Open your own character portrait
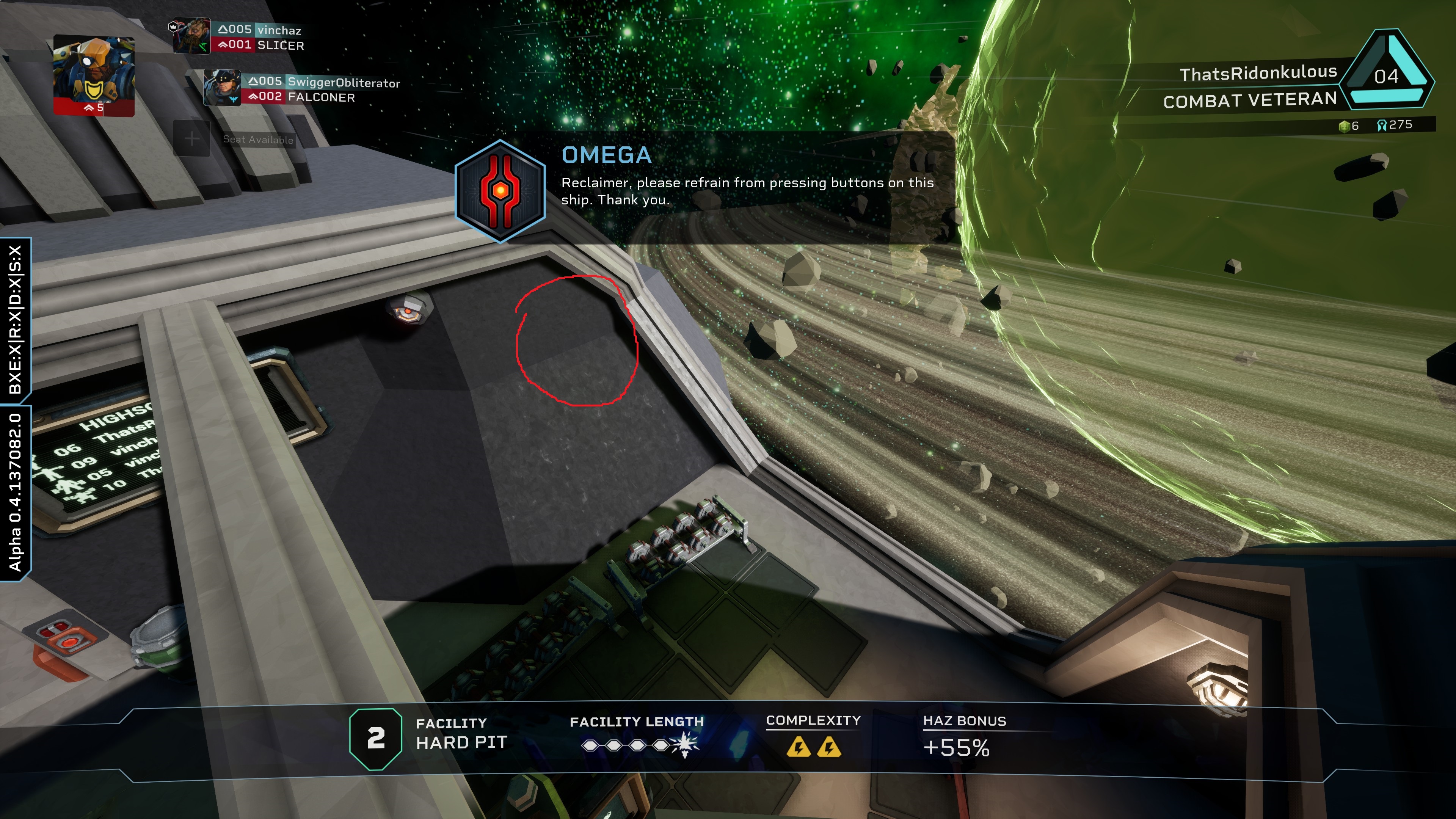 pos(94,75)
